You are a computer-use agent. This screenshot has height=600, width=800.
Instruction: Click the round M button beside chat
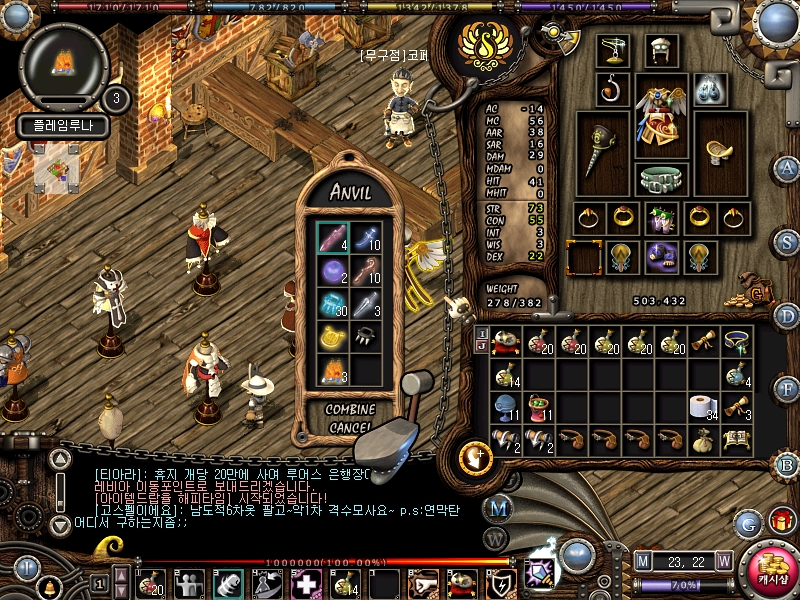click(498, 507)
